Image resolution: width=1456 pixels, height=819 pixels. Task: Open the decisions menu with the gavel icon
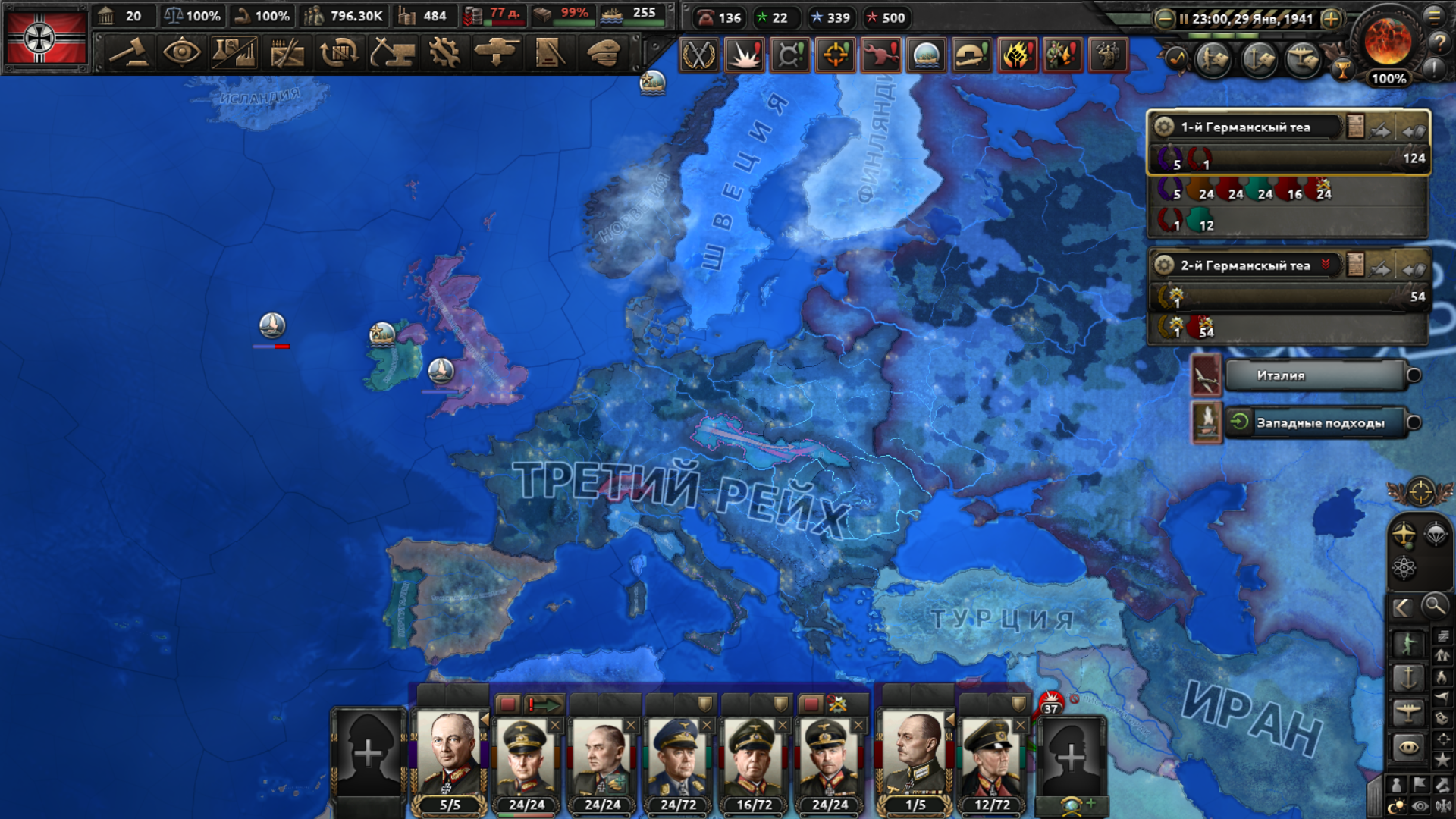point(129,53)
